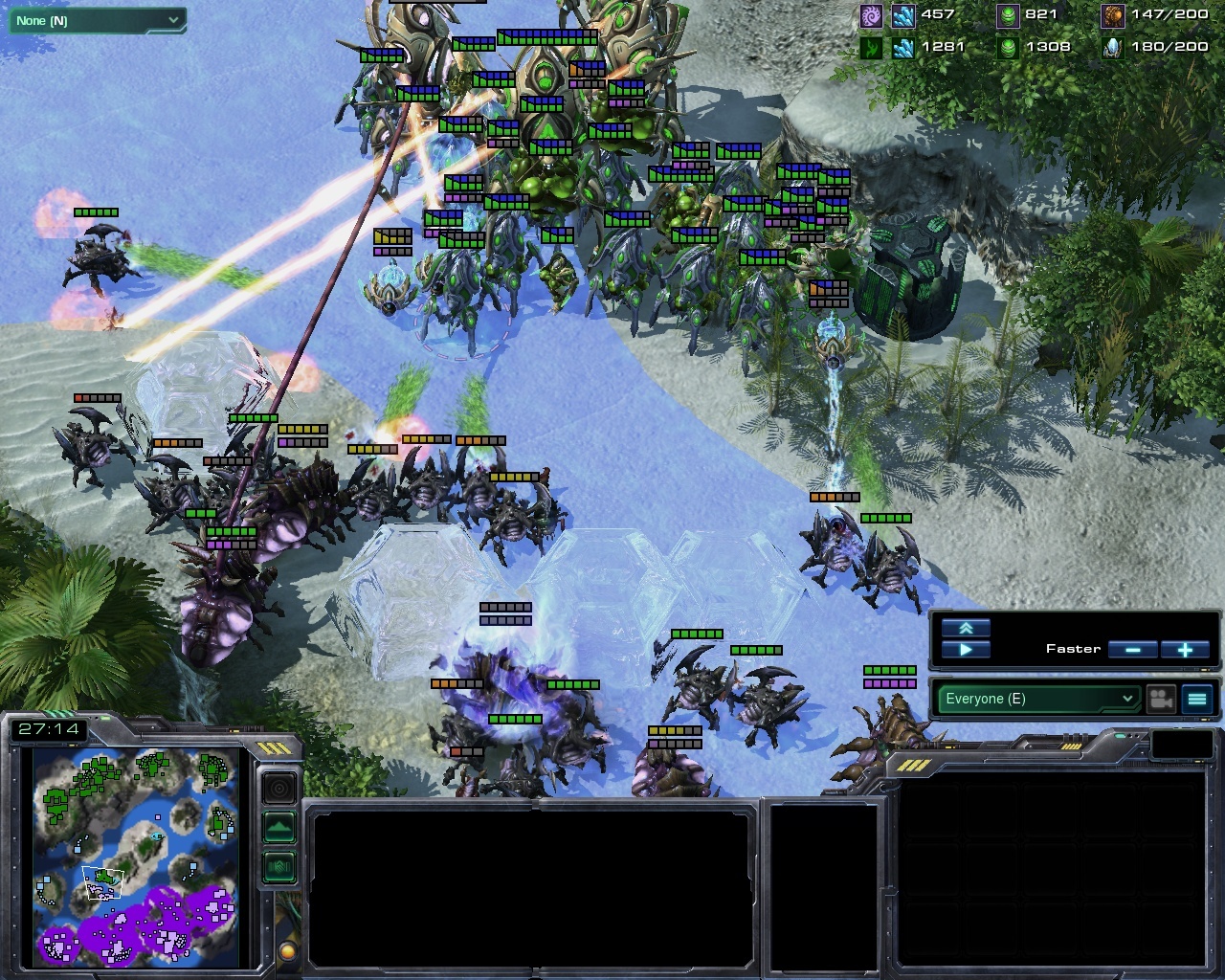This screenshot has width=1225, height=980.
Task: Increase replay speed with the plus button
Action: [x=1185, y=650]
